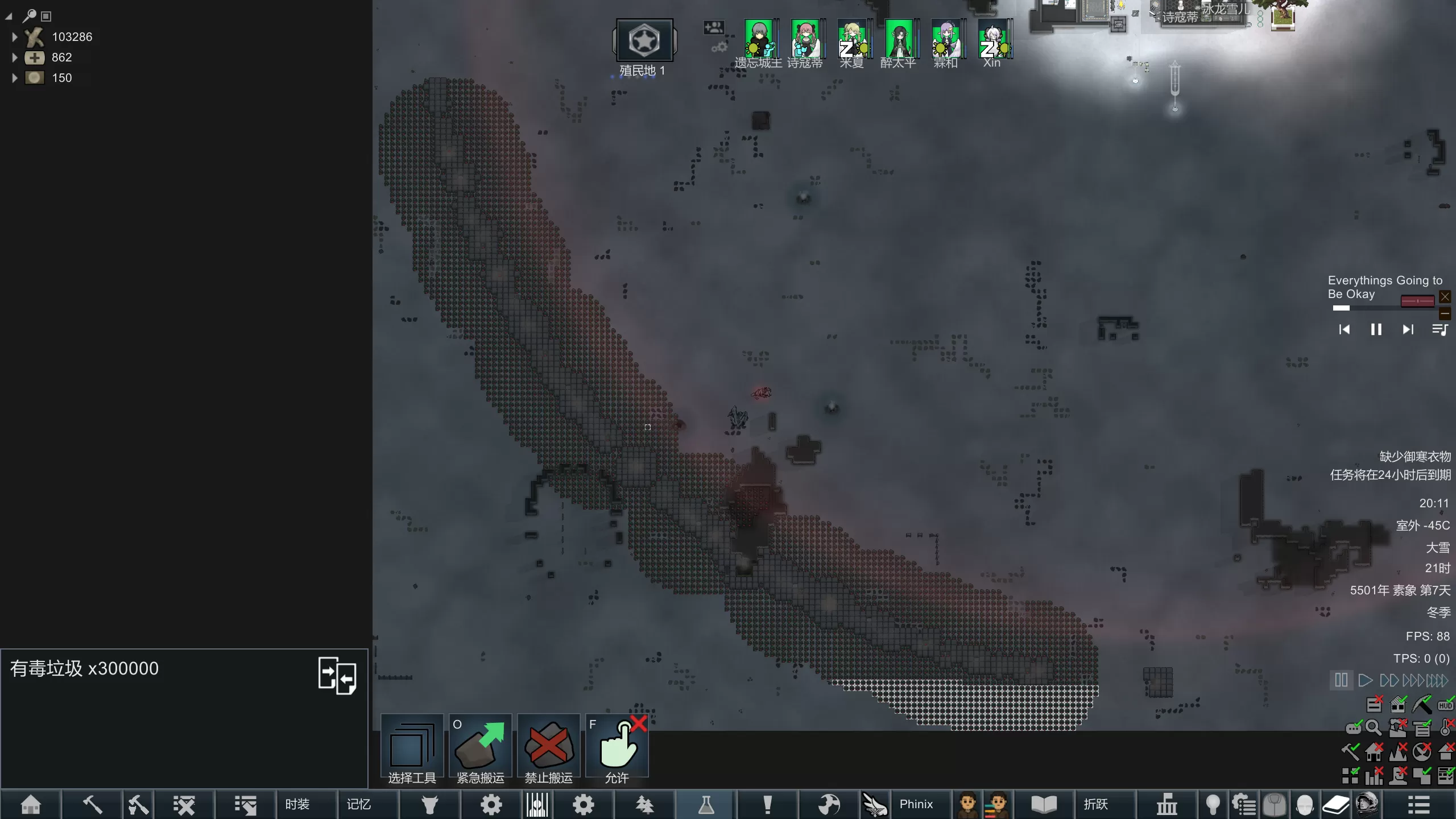
Task: Open the 折跃 tab in bottom bar
Action: (1095, 804)
